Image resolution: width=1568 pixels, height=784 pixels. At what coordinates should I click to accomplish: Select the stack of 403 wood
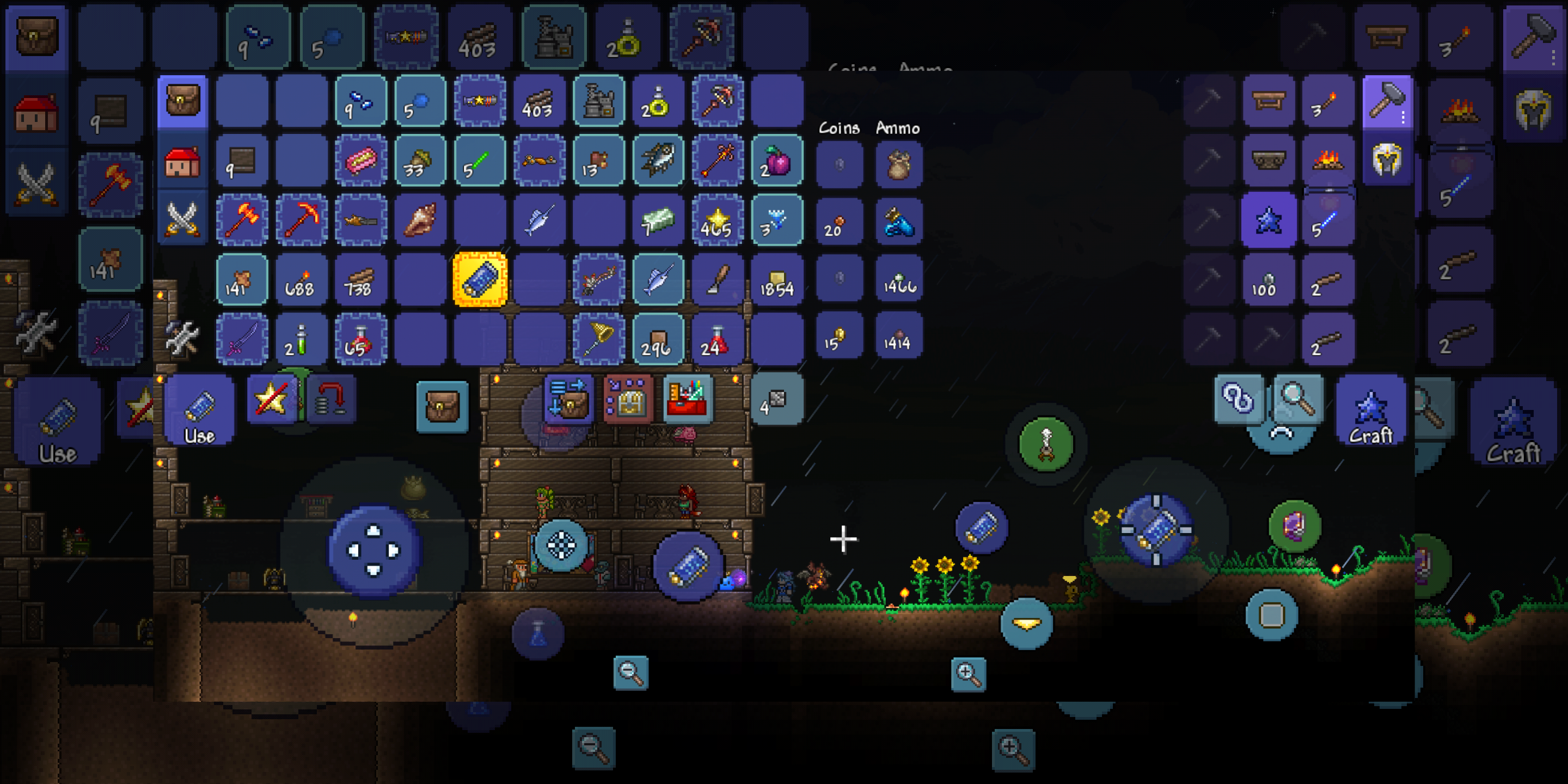point(538,102)
